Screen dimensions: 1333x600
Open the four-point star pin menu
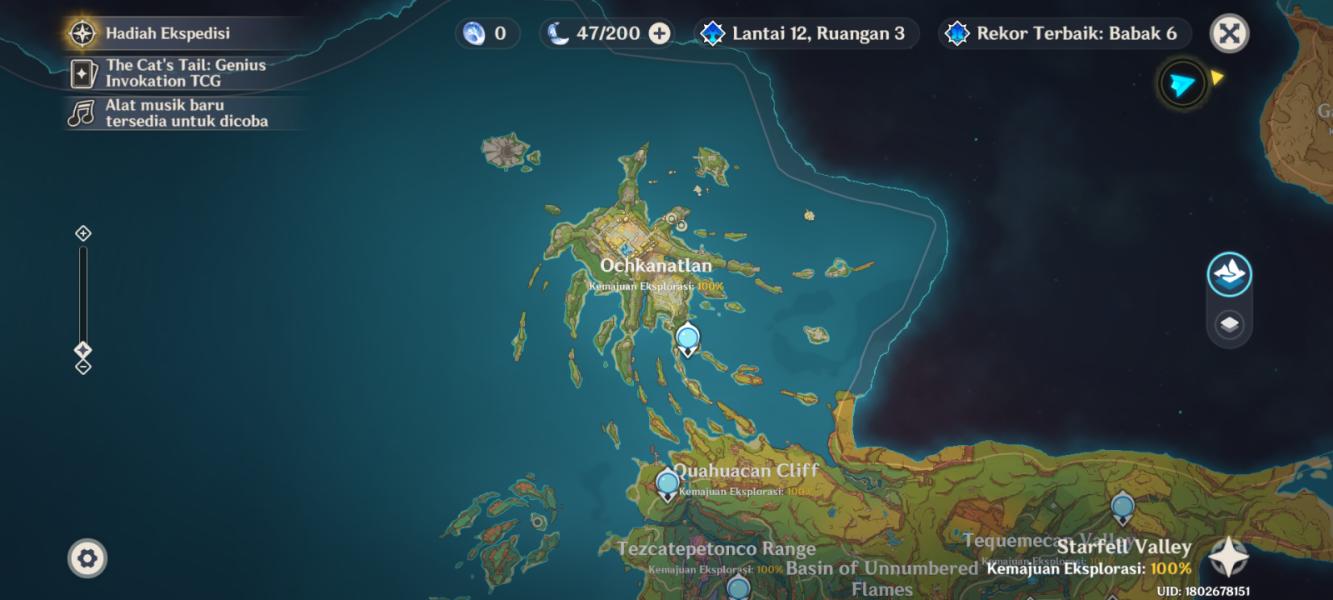coord(1228,558)
